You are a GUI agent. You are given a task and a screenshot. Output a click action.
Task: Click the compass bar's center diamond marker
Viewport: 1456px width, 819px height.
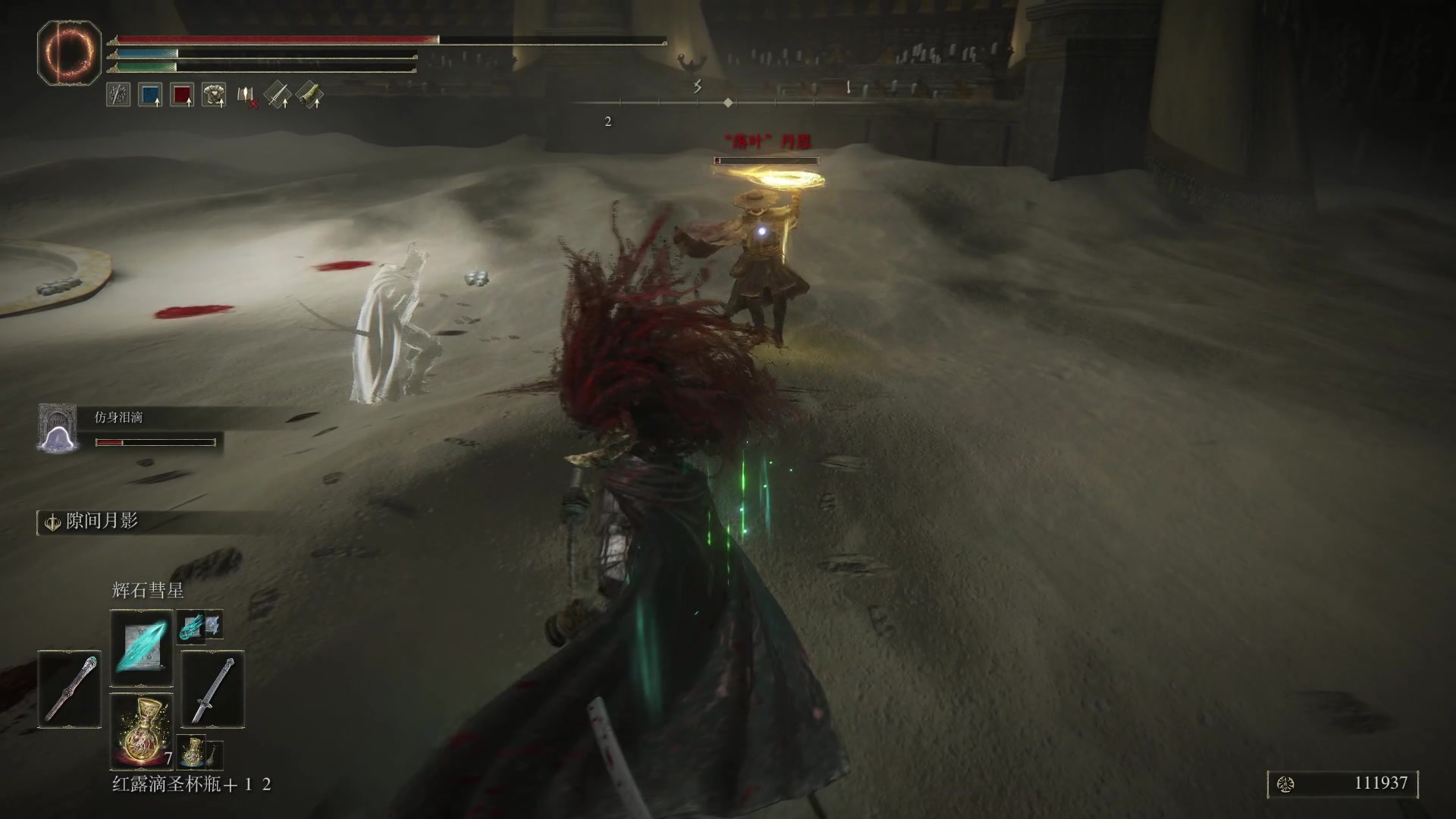tap(728, 102)
